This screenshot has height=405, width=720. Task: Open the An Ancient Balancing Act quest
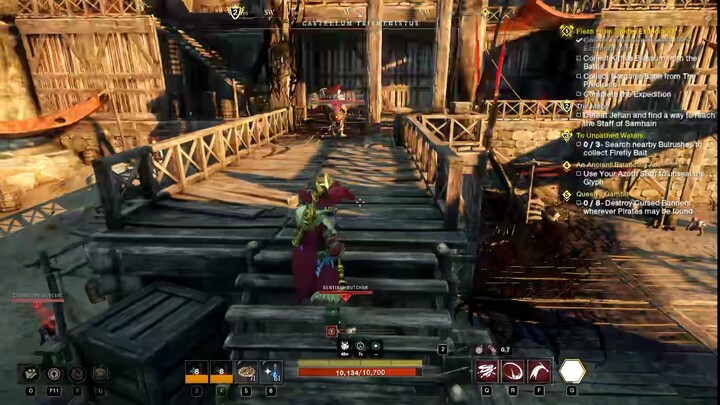(x=620, y=165)
